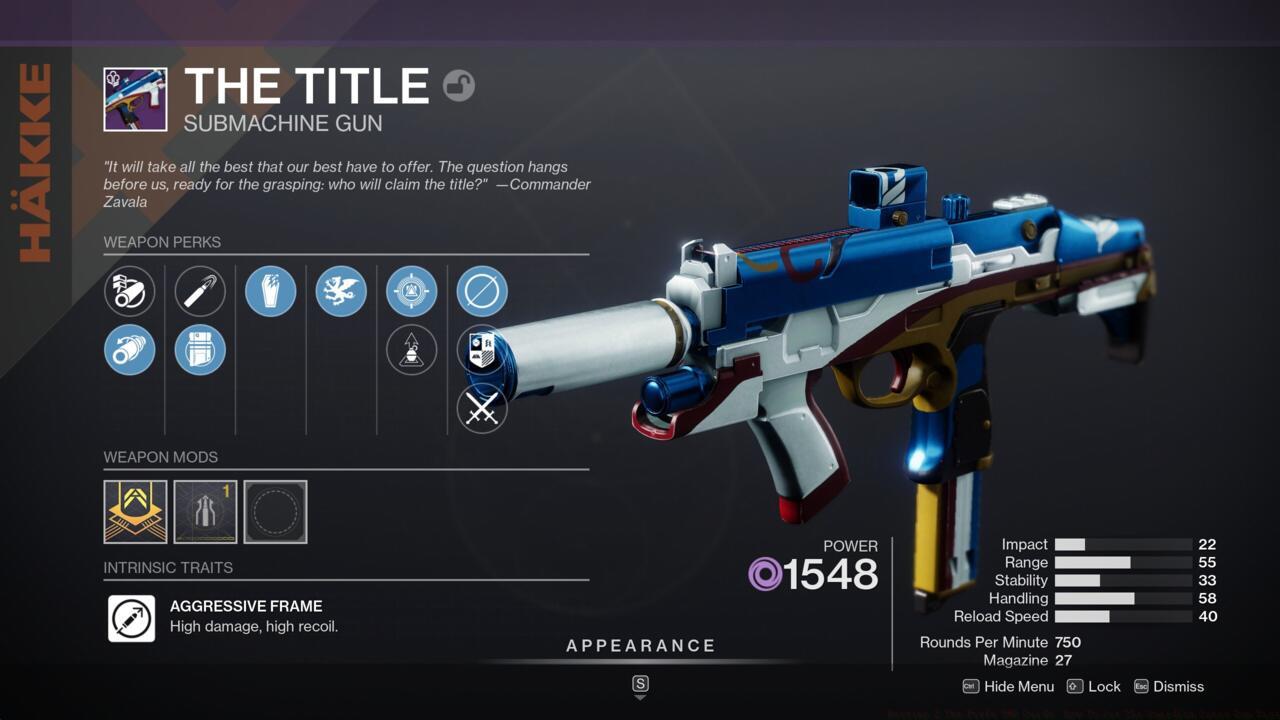This screenshot has width=1280, height=720.
Task: Choose the active barrel perk with arrow
Action: 130,350
